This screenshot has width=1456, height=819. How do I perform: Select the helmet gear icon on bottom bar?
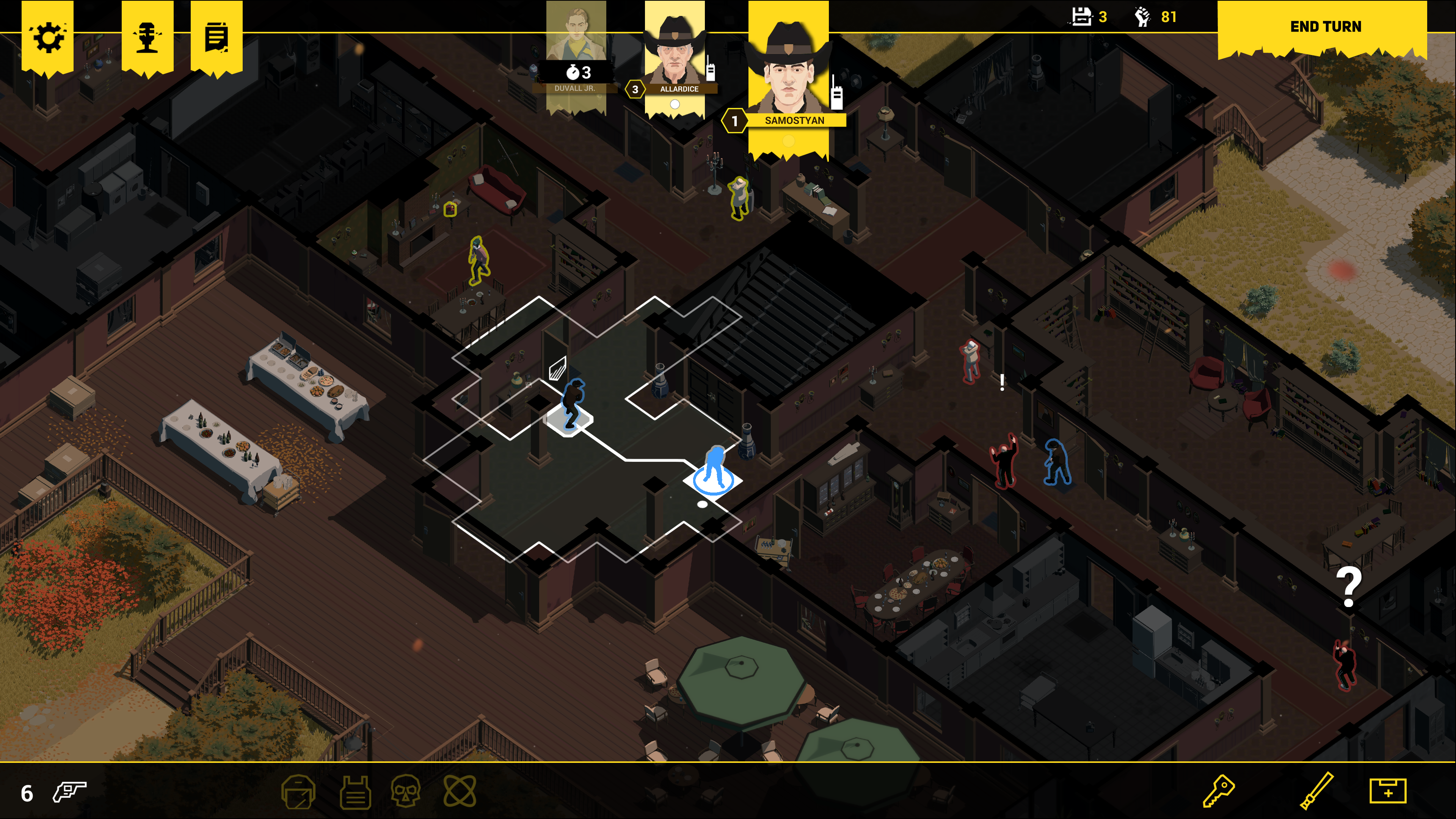(299, 792)
